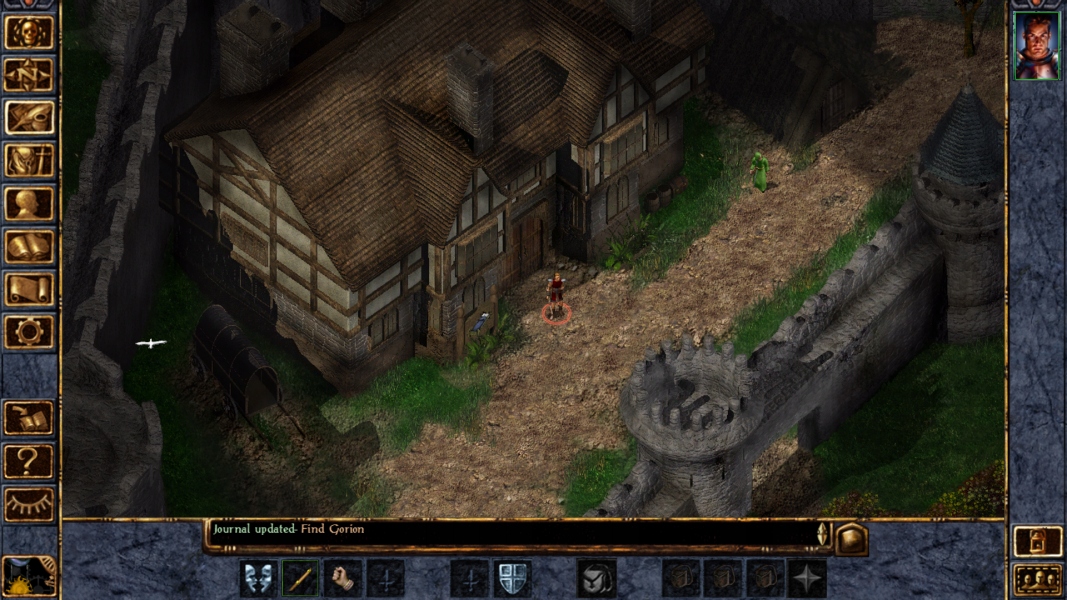
Task: Open the priest scroll button
Action: point(29,290)
